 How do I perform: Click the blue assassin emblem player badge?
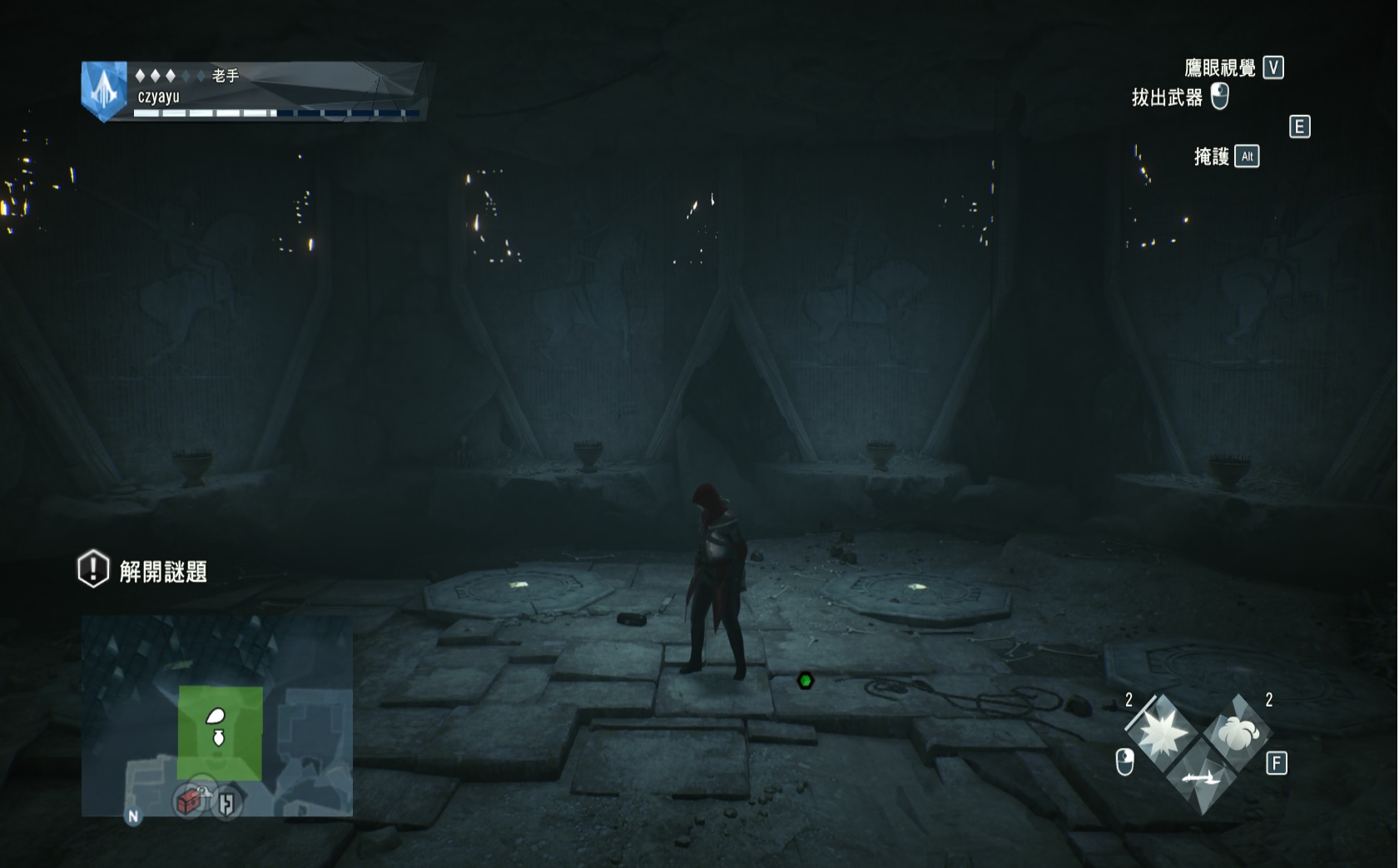coord(104,92)
